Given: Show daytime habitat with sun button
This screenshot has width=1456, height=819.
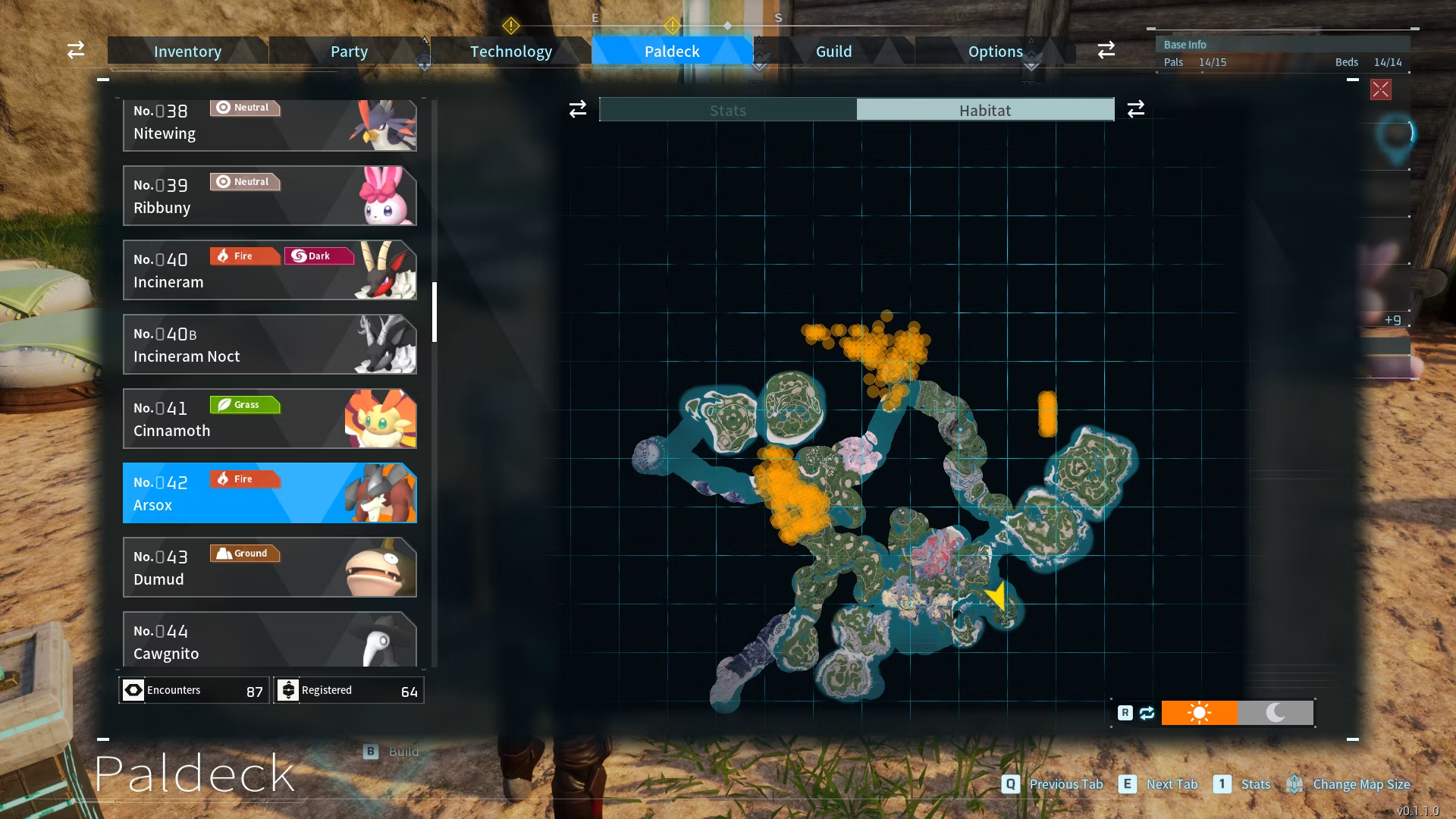Looking at the screenshot, I should tap(1199, 713).
